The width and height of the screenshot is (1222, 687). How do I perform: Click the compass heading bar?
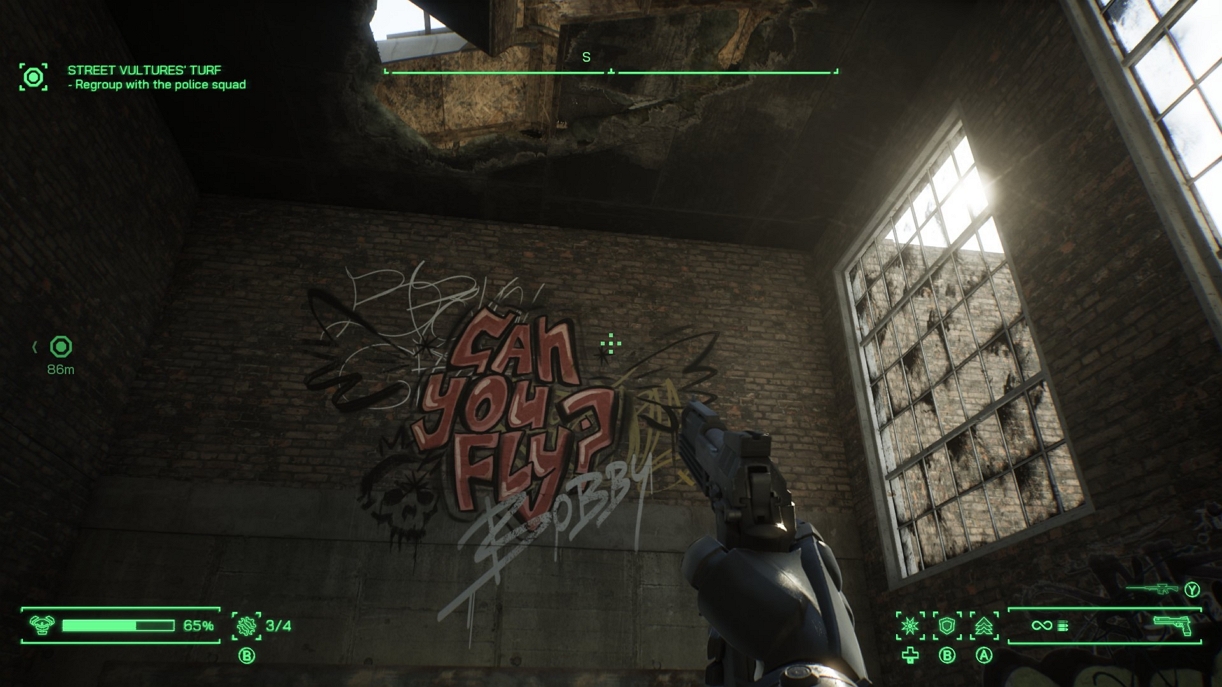pyautogui.click(x=611, y=71)
